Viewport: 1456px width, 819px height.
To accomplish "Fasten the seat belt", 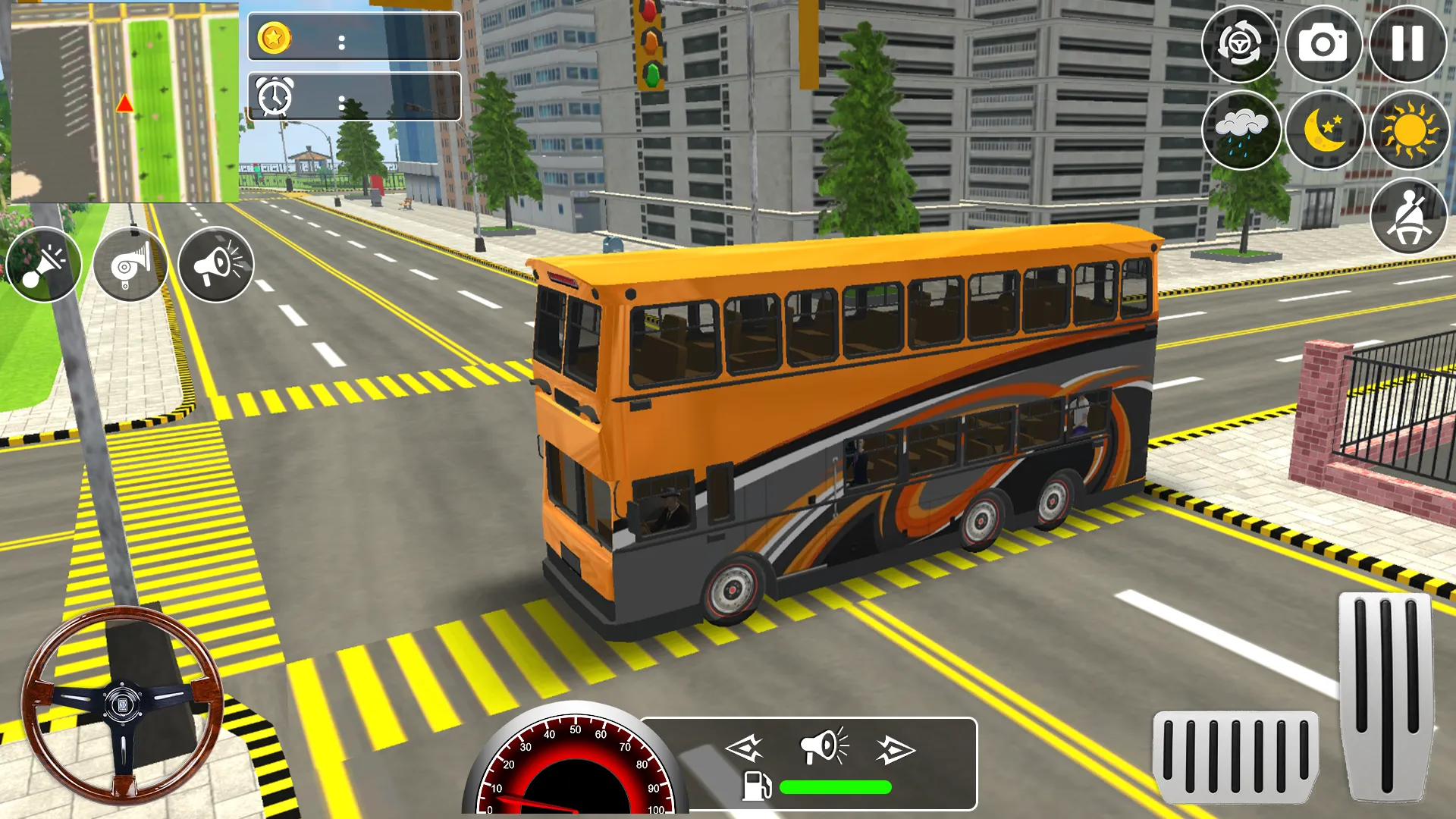I will 1409,216.
